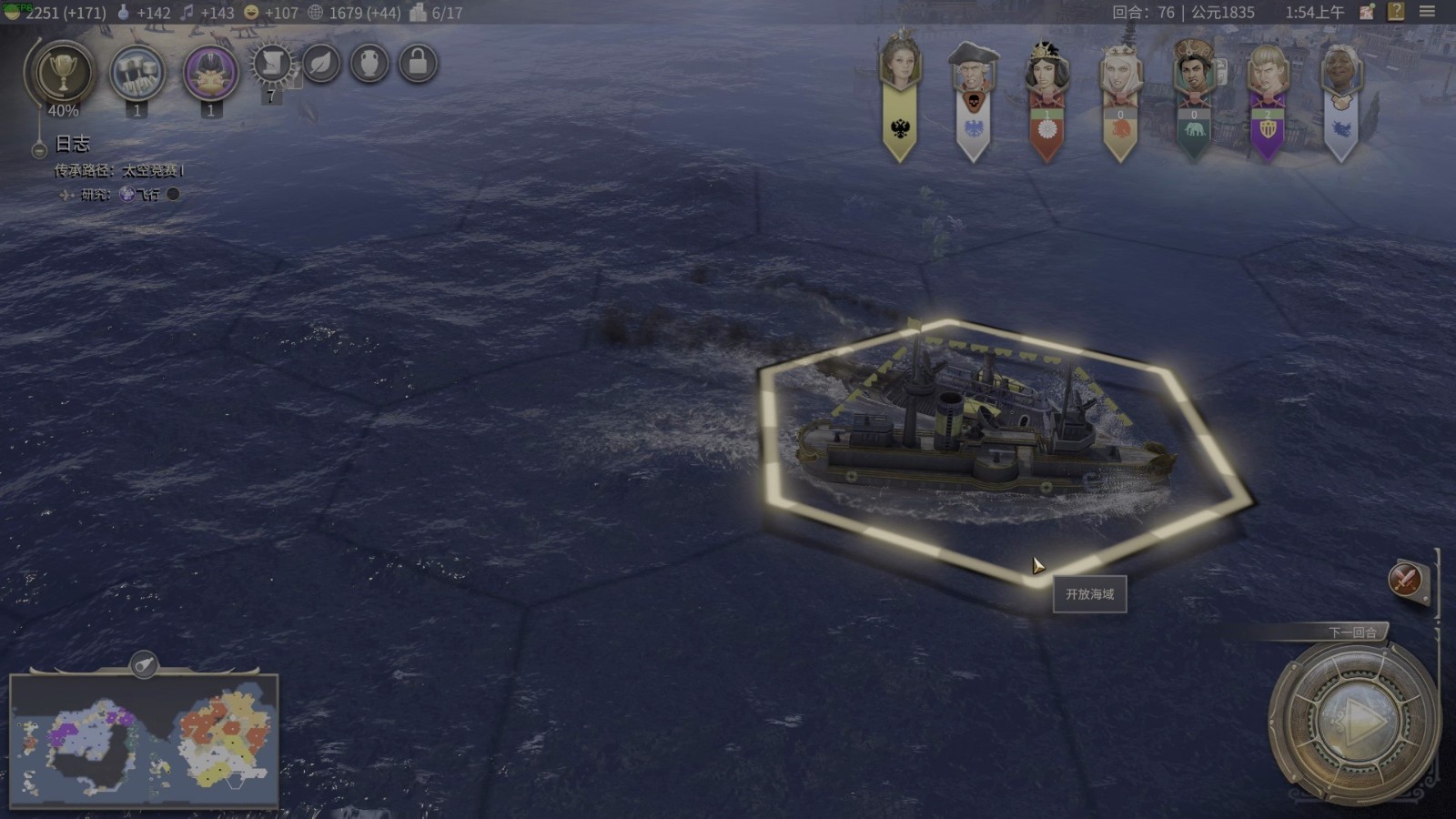Open the tech tree pistons icon
The image size is (1456, 819).
pos(137,73)
